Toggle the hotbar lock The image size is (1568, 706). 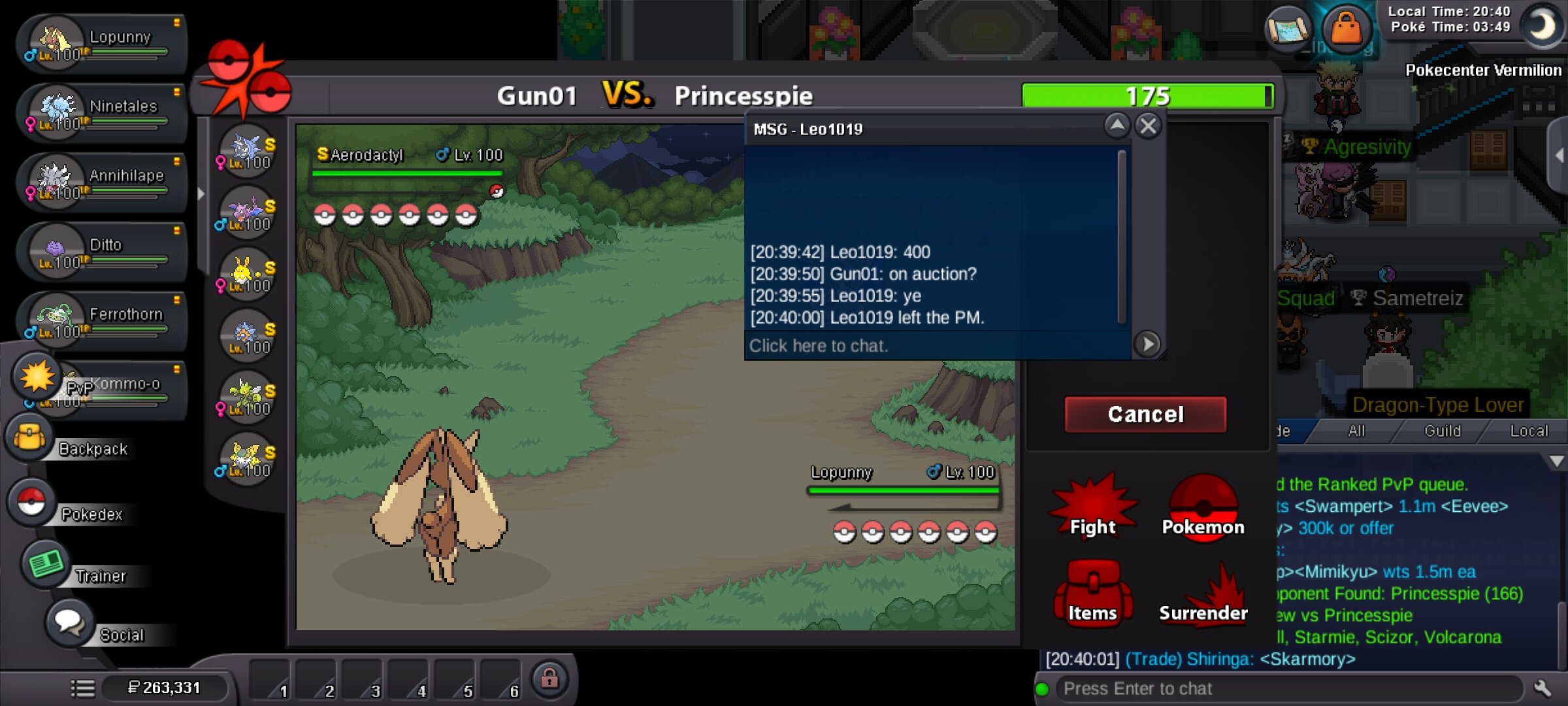click(549, 679)
